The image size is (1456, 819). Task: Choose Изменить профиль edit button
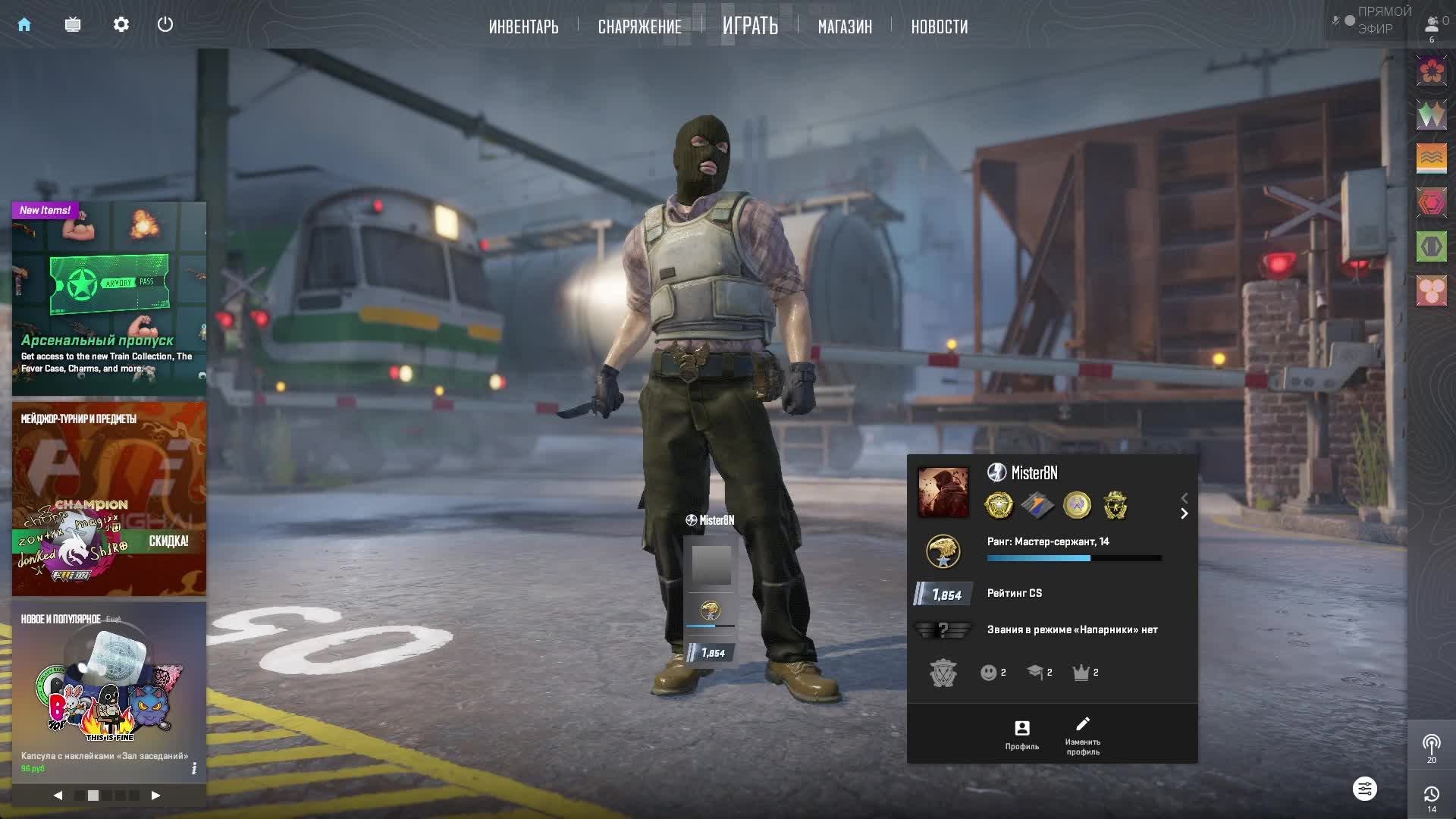click(1082, 735)
